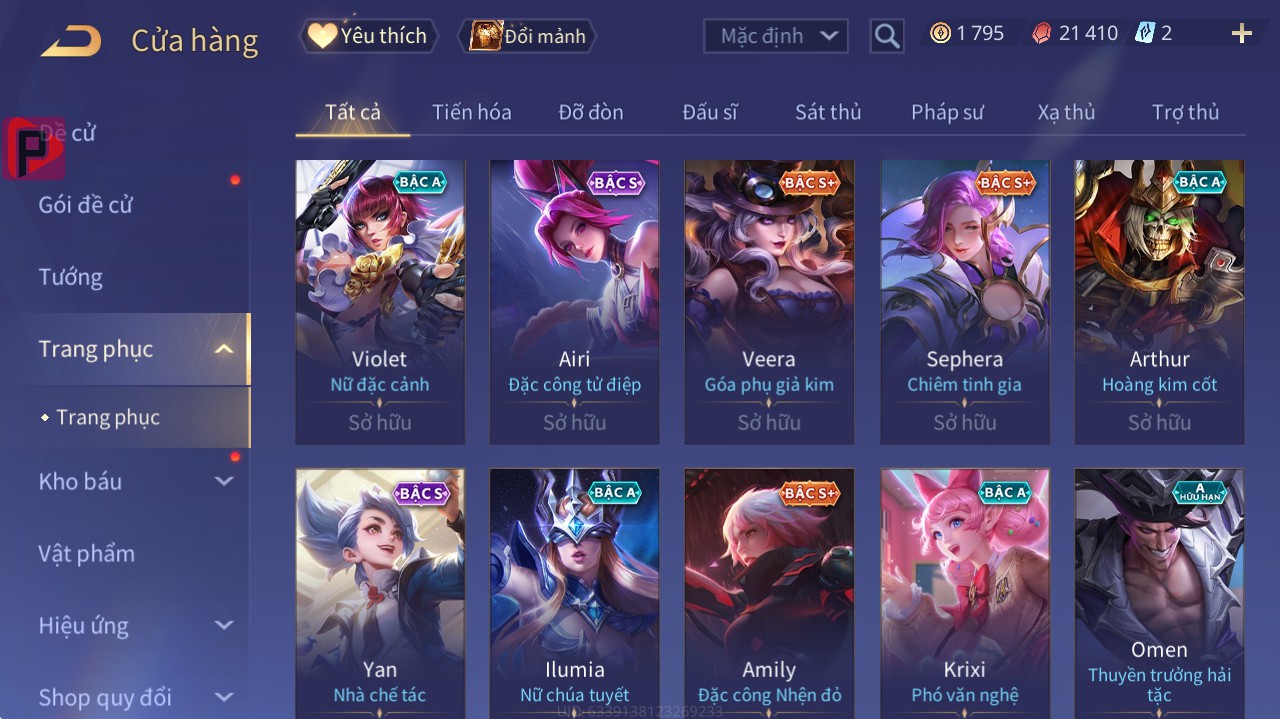This screenshot has height=719, width=1280.
Task: View Omen's Thuyền trưởng hải tặc skin
Action: coord(1159,590)
